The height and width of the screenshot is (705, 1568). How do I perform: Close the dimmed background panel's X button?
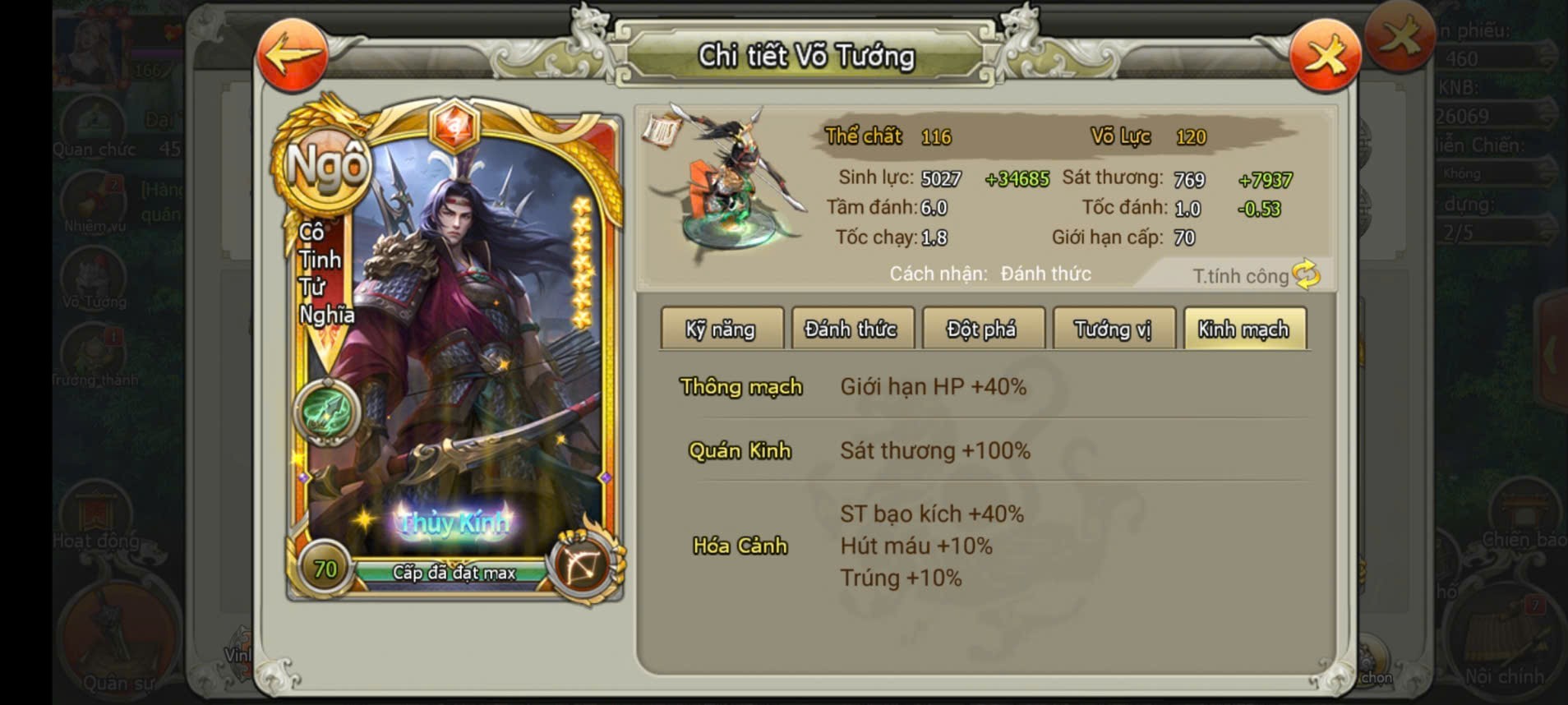(x=1400, y=35)
